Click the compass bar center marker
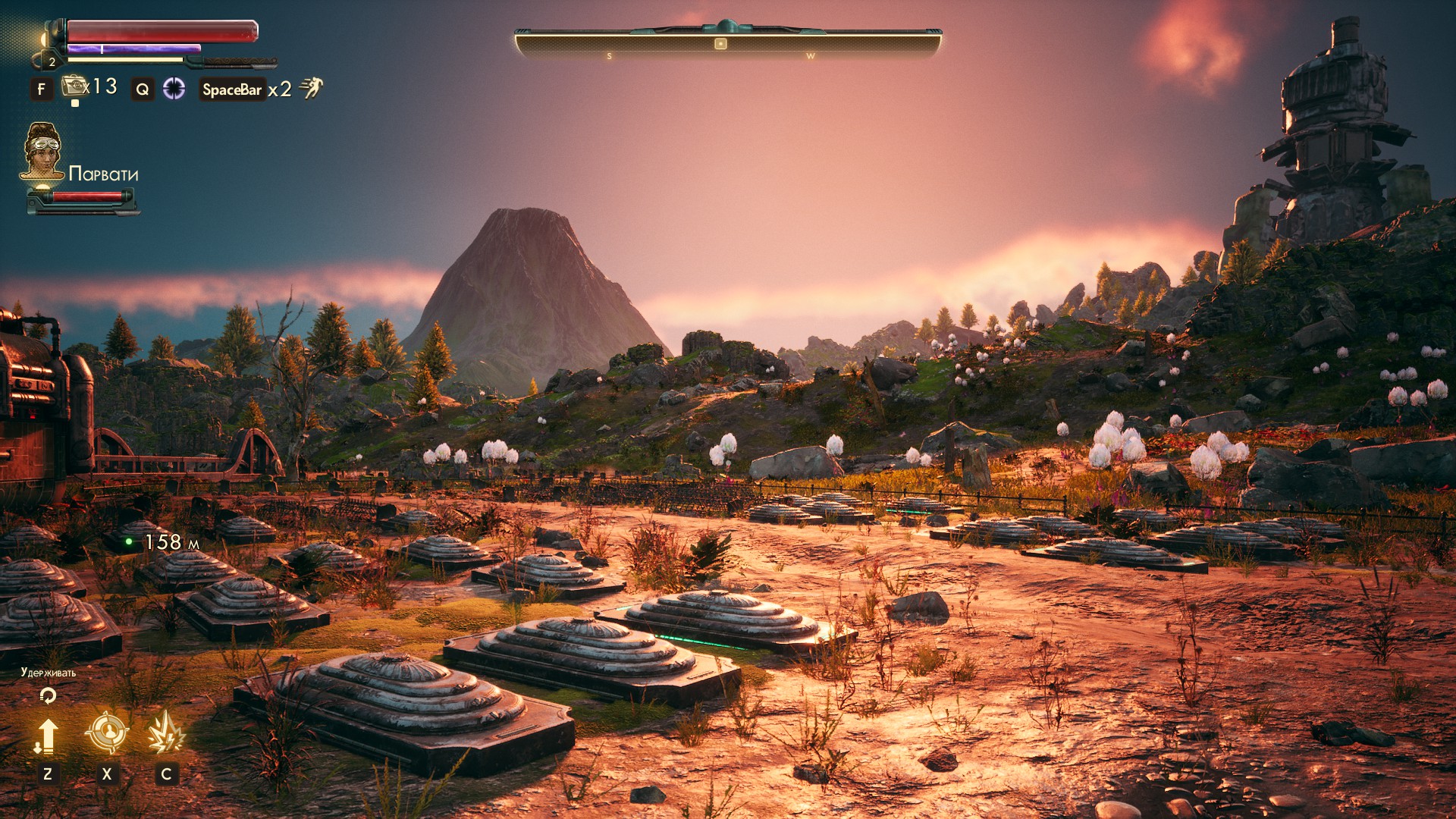The width and height of the screenshot is (1456, 819). (720, 44)
